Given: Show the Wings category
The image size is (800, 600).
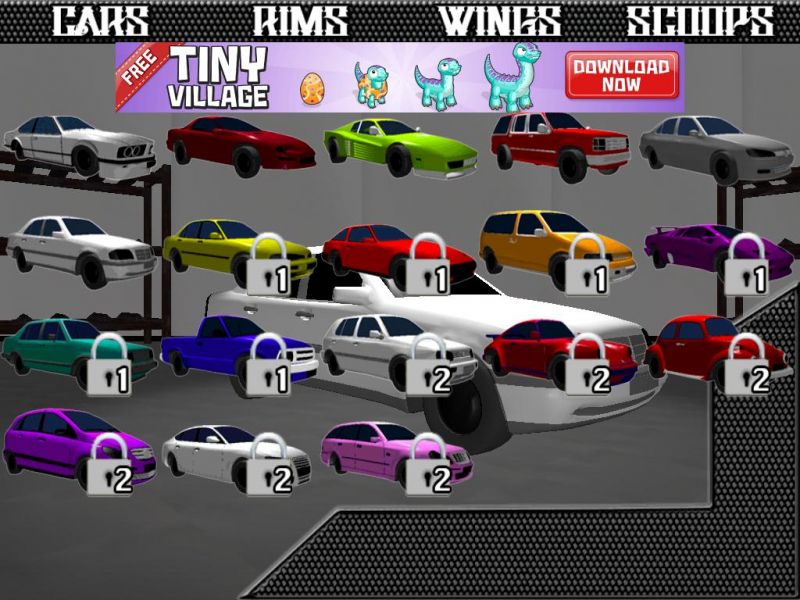Looking at the screenshot, I should (500, 21).
